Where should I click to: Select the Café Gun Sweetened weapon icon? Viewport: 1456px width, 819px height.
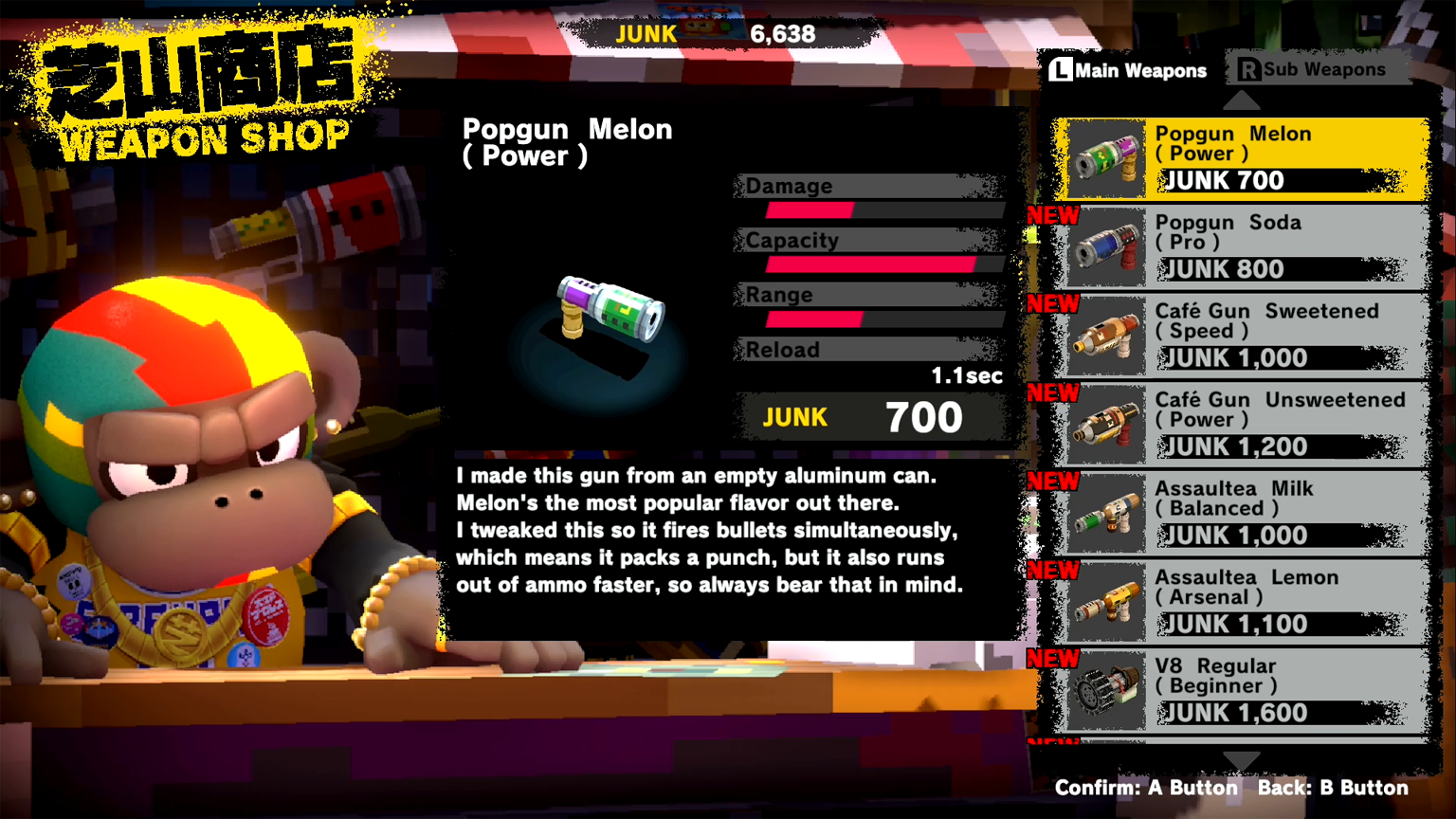[1105, 334]
